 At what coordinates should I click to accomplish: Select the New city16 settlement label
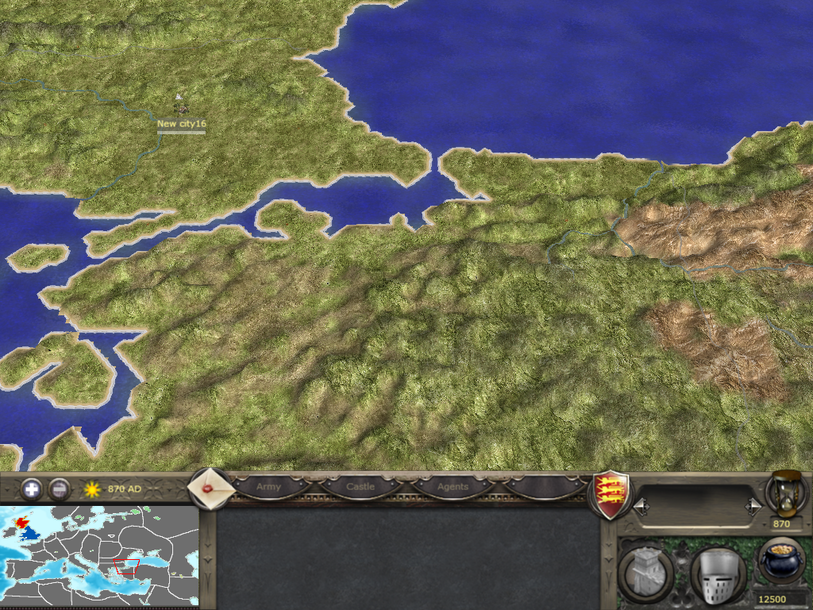coord(181,124)
